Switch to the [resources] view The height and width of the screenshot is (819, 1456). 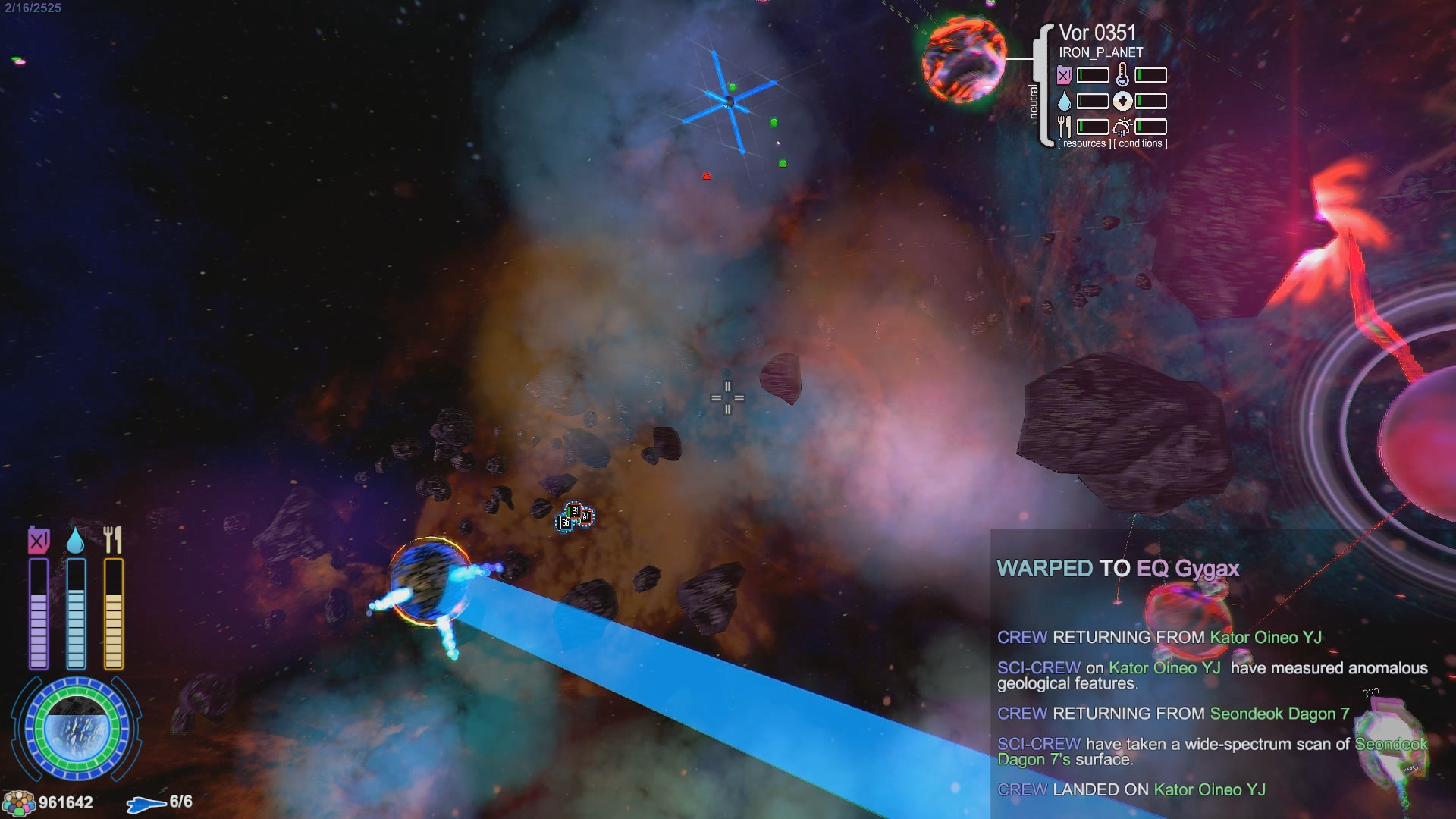(1084, 143)
